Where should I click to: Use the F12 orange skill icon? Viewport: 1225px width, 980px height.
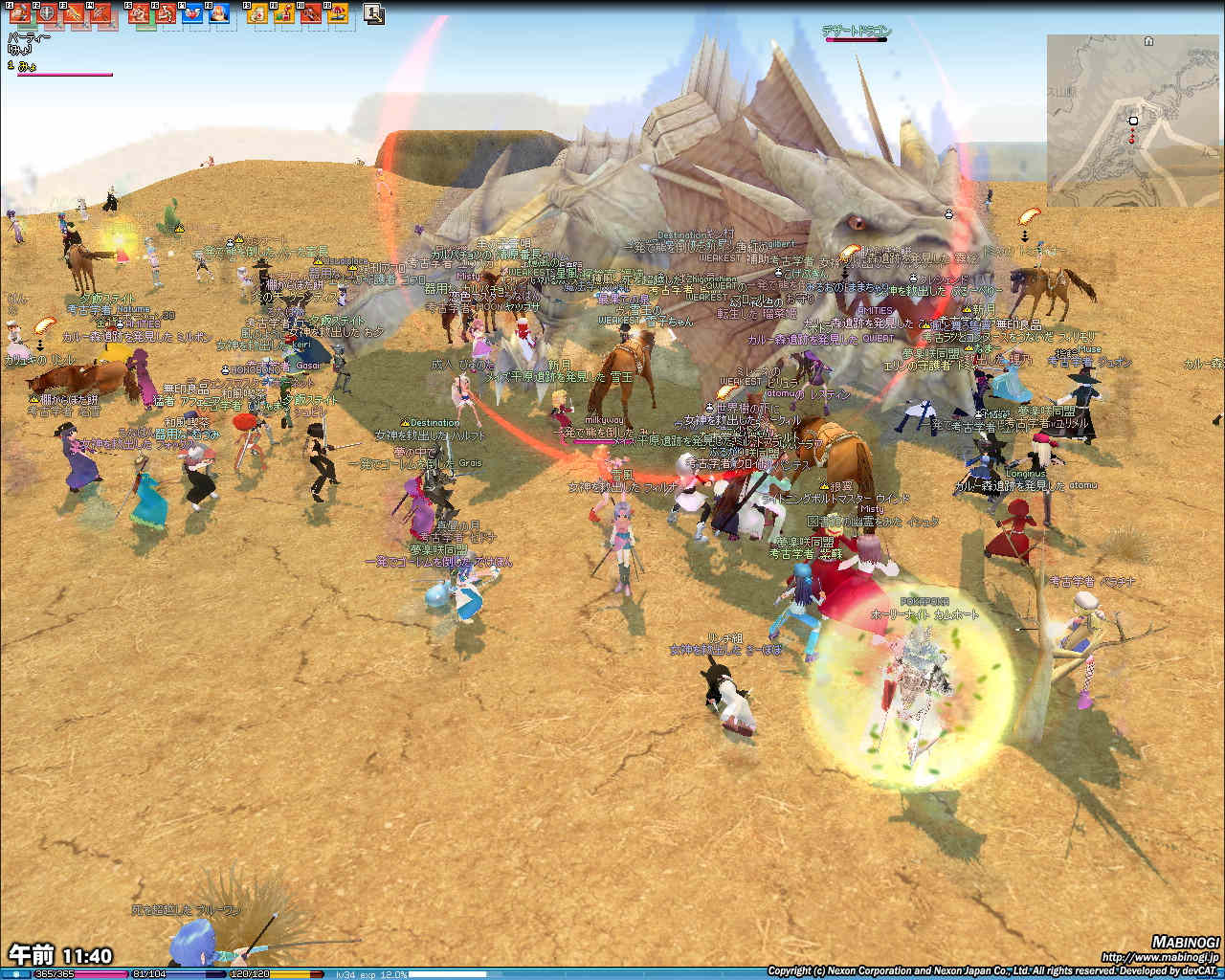click(338, 13)
